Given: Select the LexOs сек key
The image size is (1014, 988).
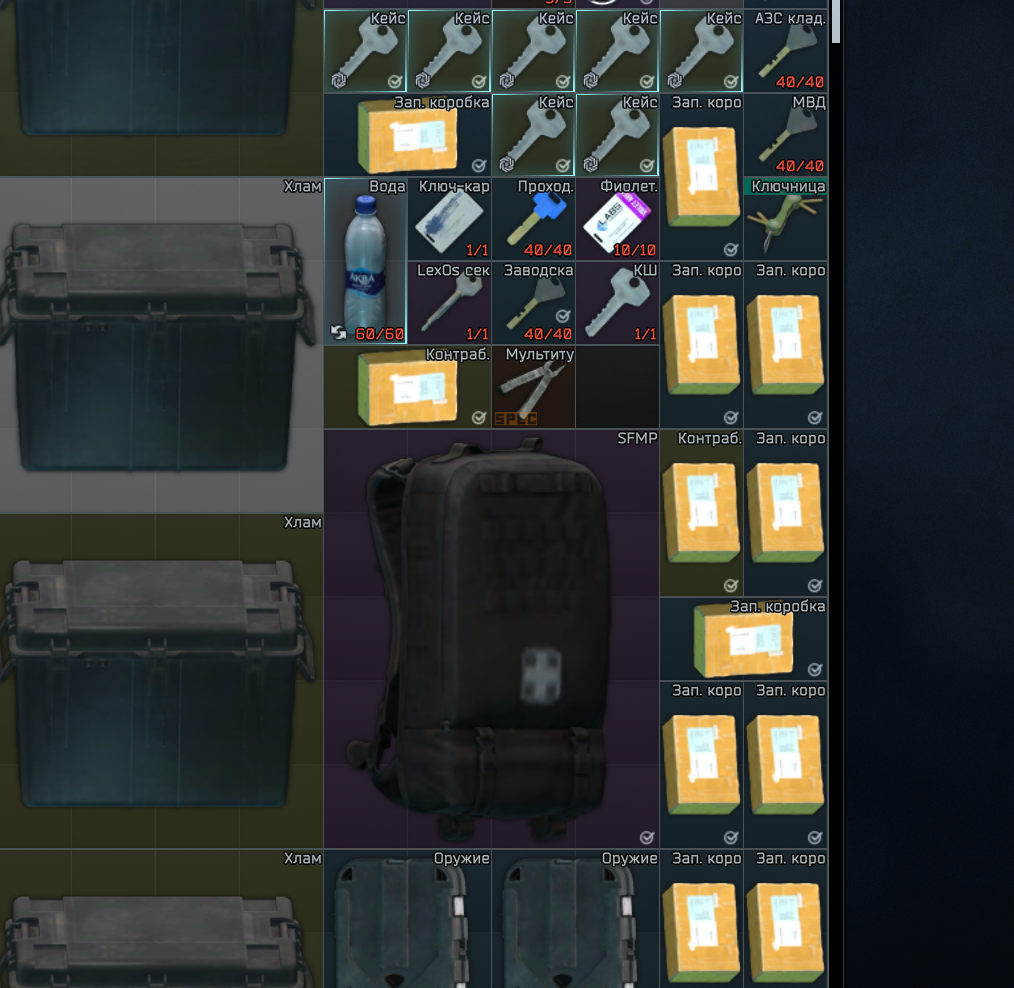Looking at the screenshot, I should point(449,304).
